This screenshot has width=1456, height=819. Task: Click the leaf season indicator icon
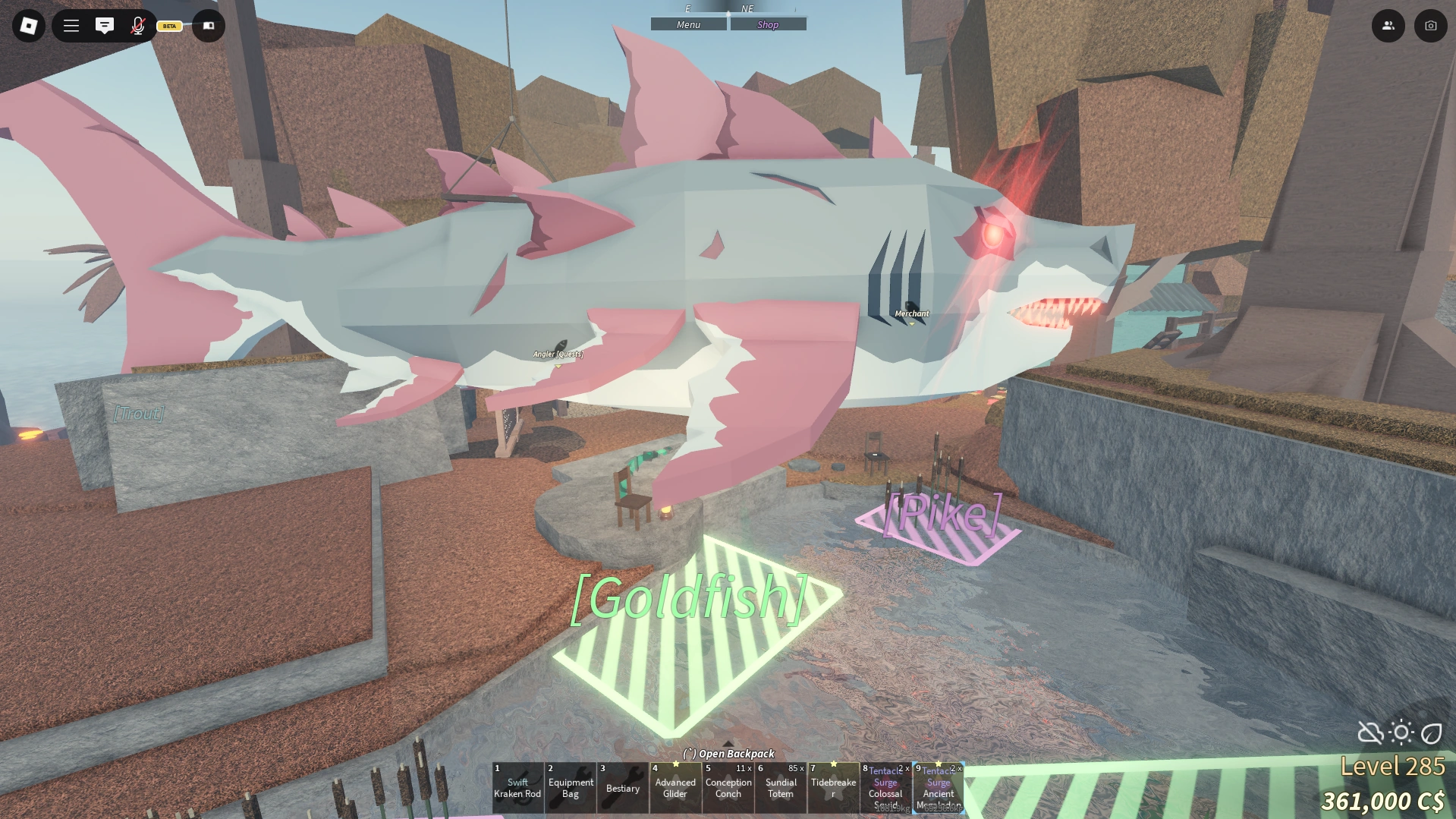[x=1431, y=733]
